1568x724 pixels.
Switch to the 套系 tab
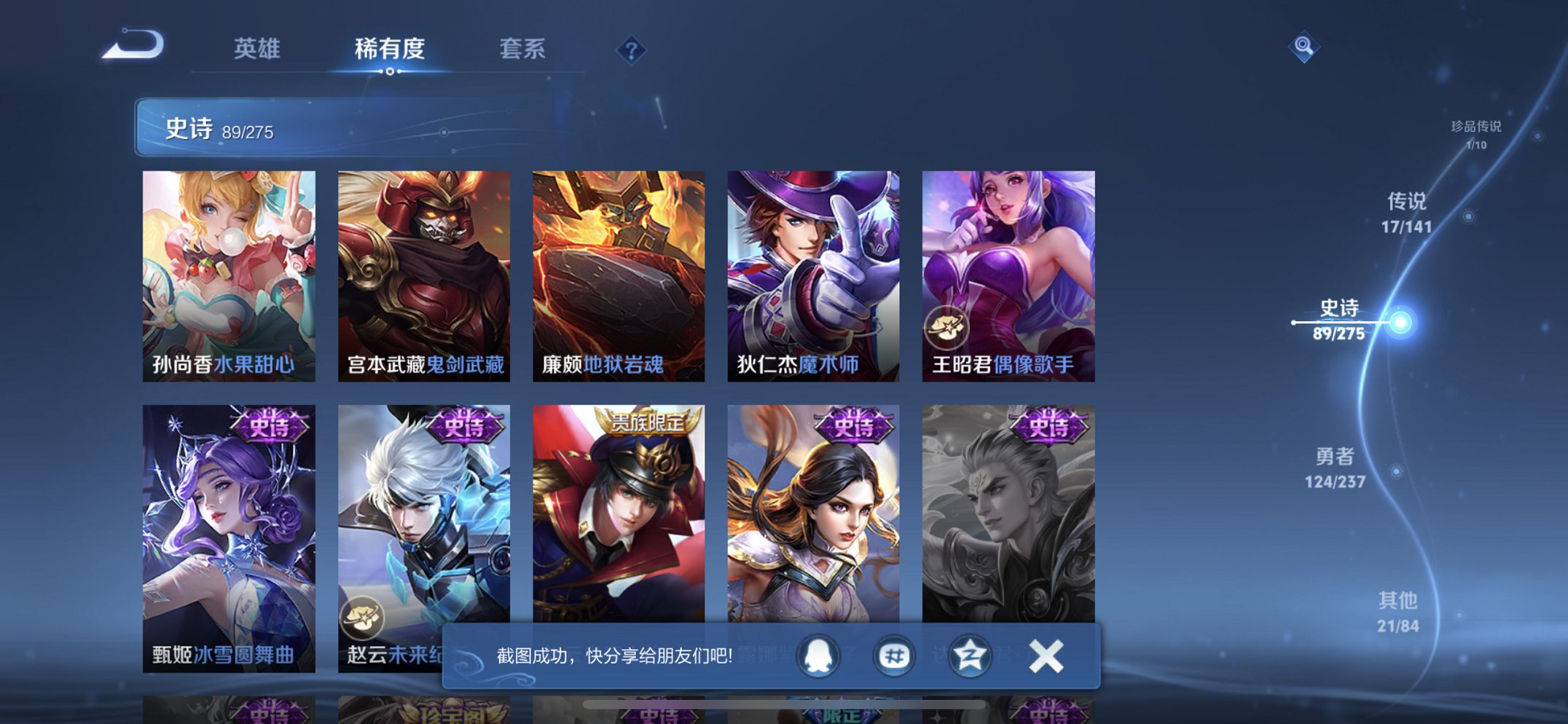[x=522, y=48]
